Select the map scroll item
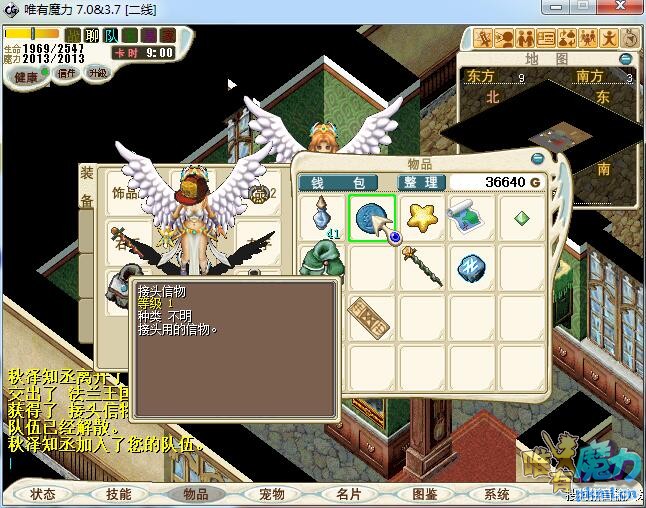 pyautogui.click(x=468, y=216)
